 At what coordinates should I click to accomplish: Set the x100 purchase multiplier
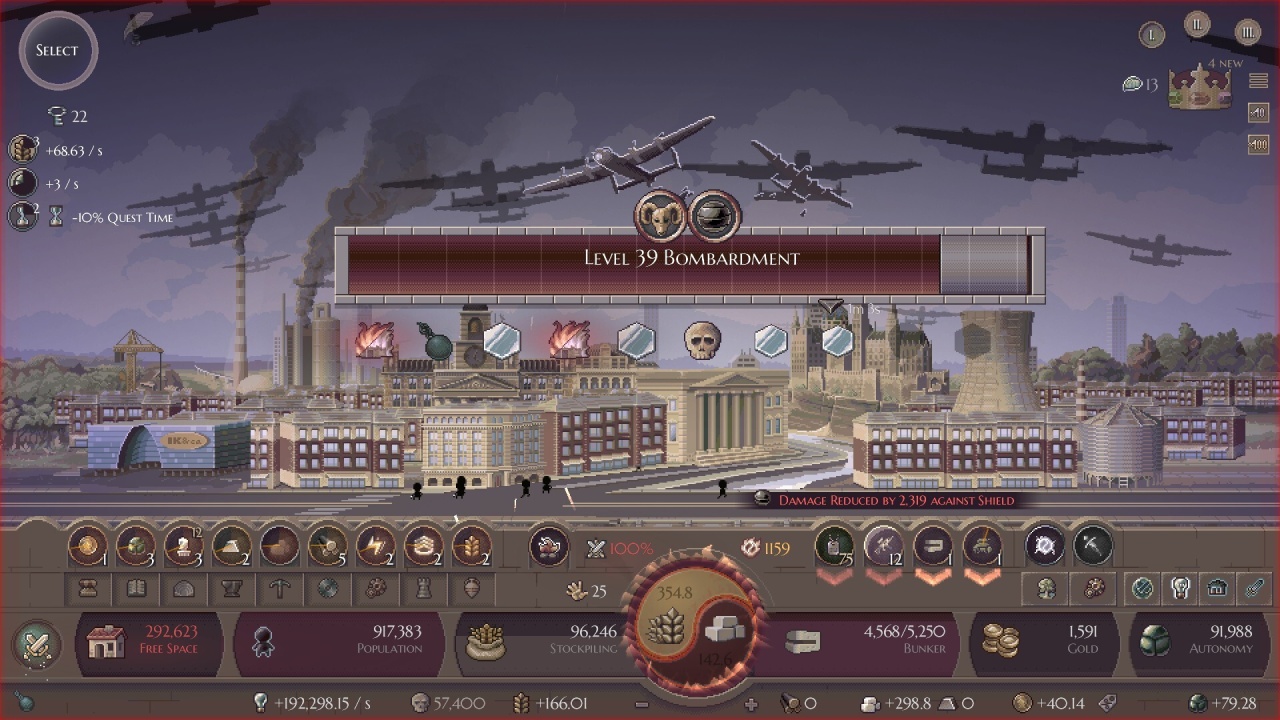(1258, 145)
